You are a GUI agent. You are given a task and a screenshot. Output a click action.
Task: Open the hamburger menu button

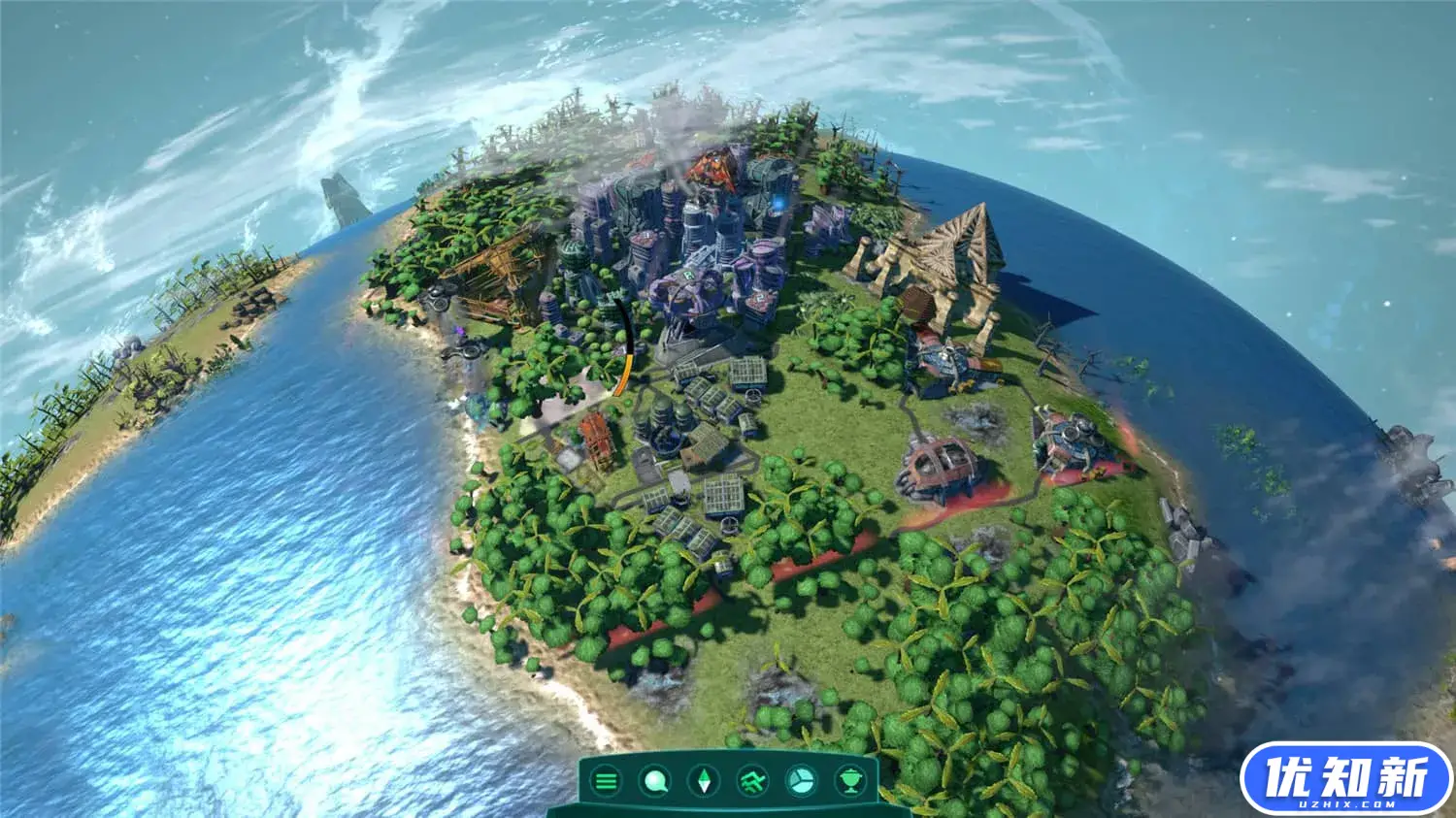[607, 780]
